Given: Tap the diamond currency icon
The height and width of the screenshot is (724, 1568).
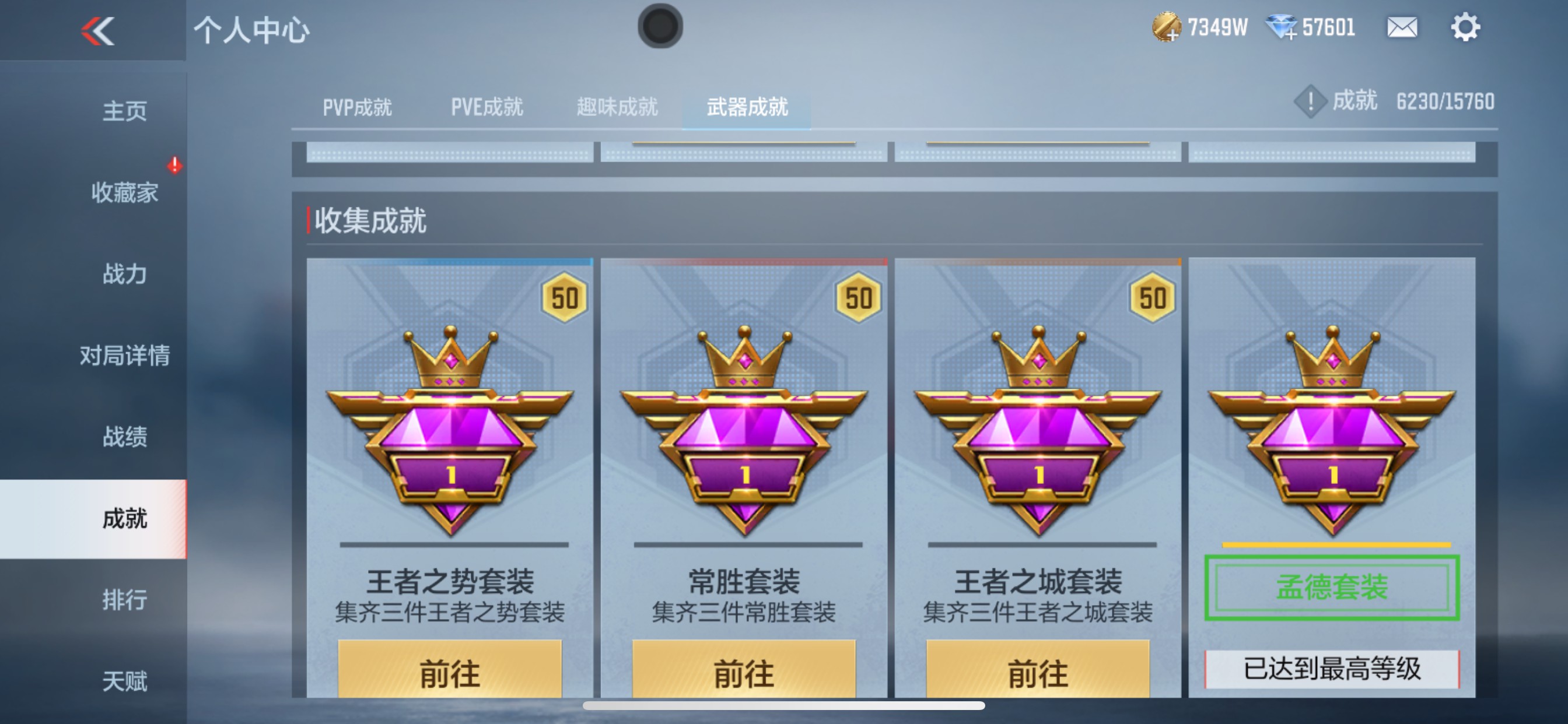Looking at the screenshot, I should pos(1284,27).
